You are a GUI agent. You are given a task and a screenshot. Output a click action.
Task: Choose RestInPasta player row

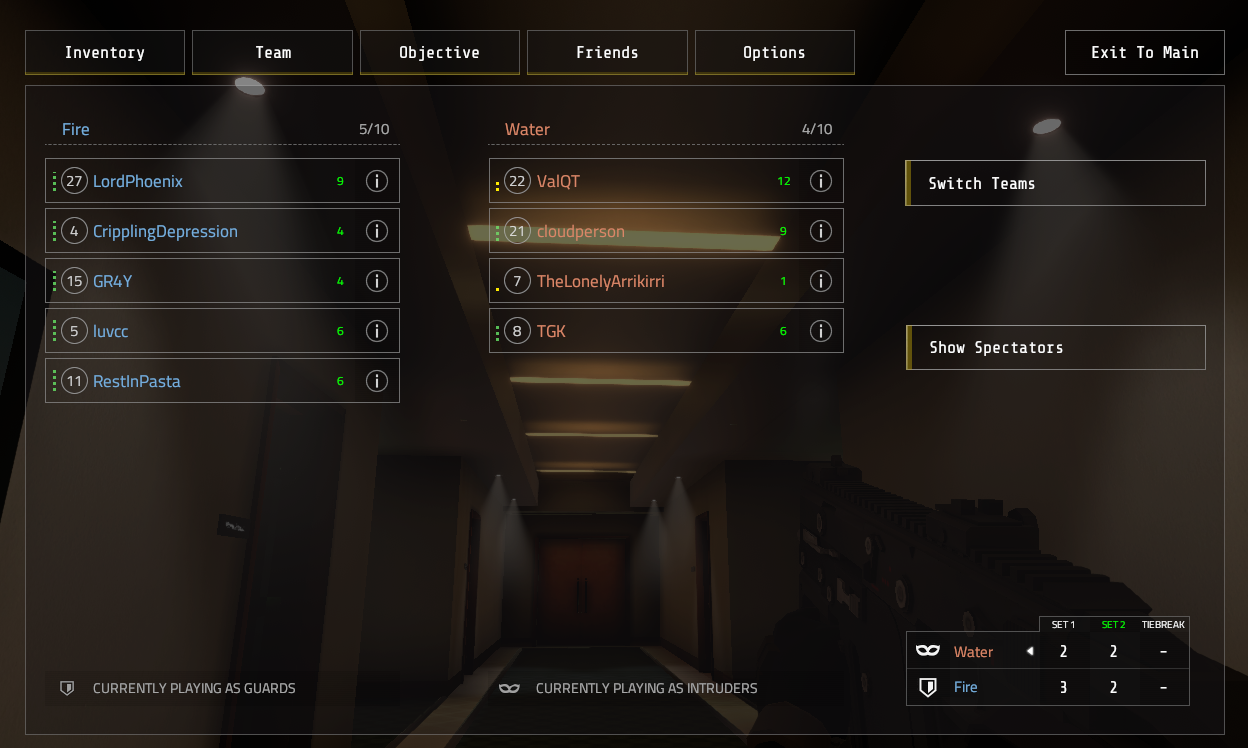coord(200,381)
